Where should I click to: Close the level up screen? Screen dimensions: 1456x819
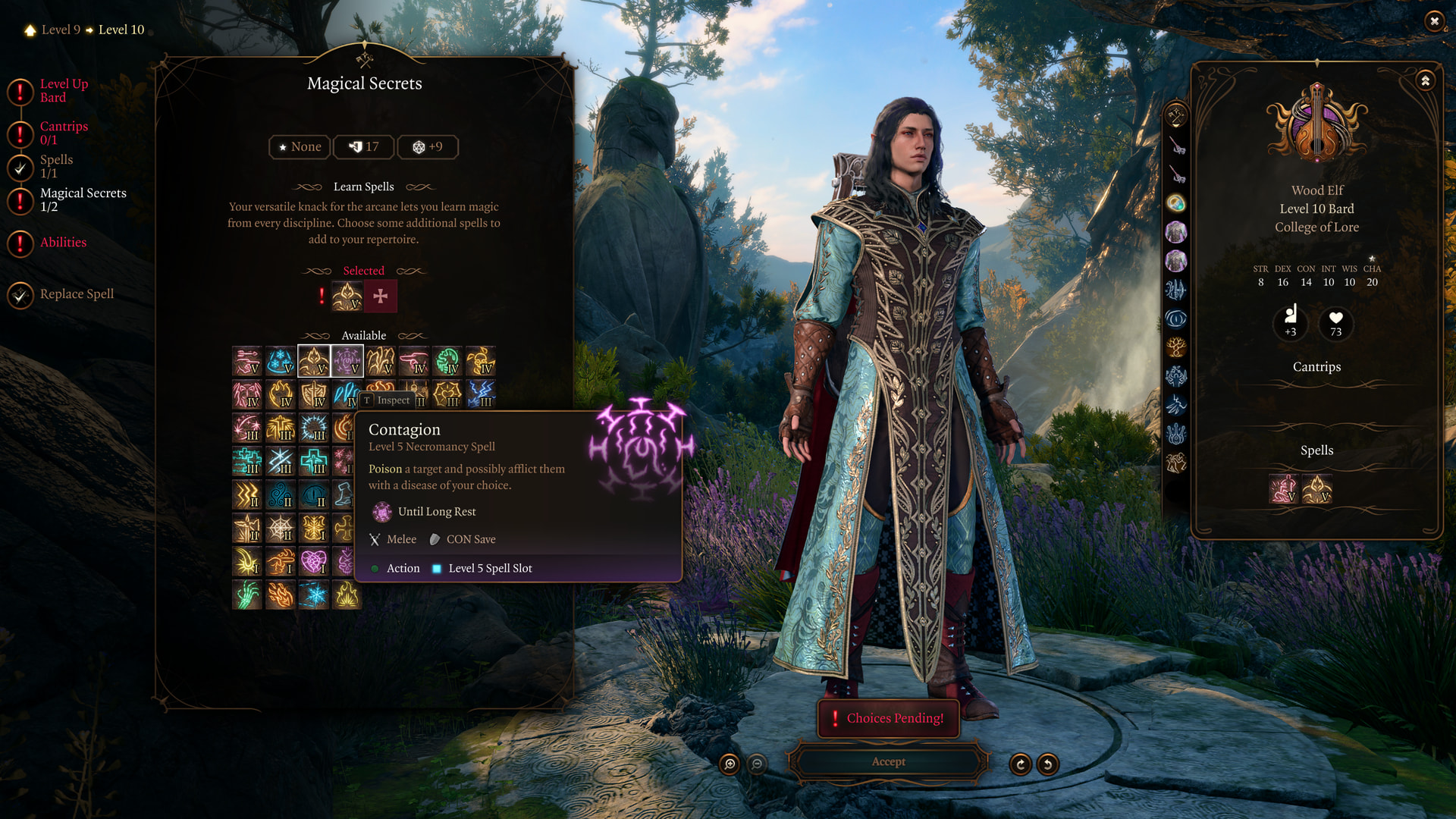point(1434,21)
